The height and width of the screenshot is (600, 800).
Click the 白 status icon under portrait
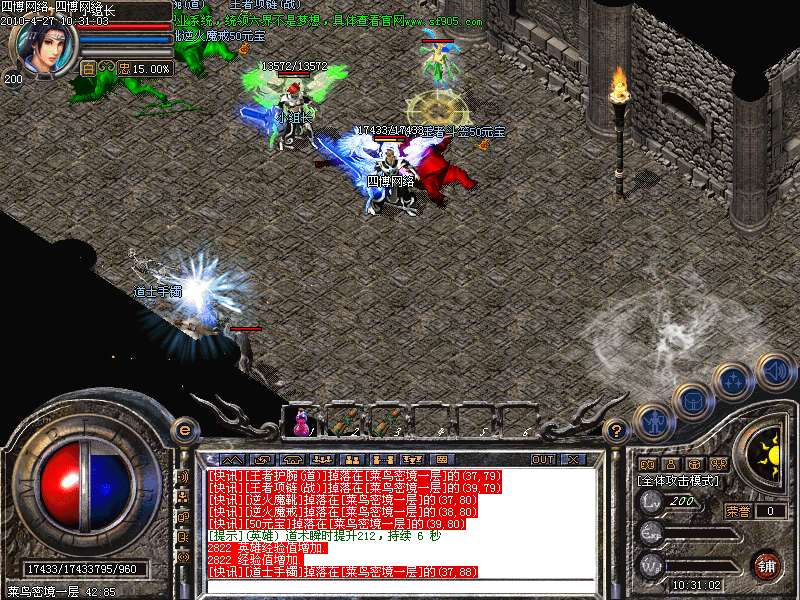[87, 68]
